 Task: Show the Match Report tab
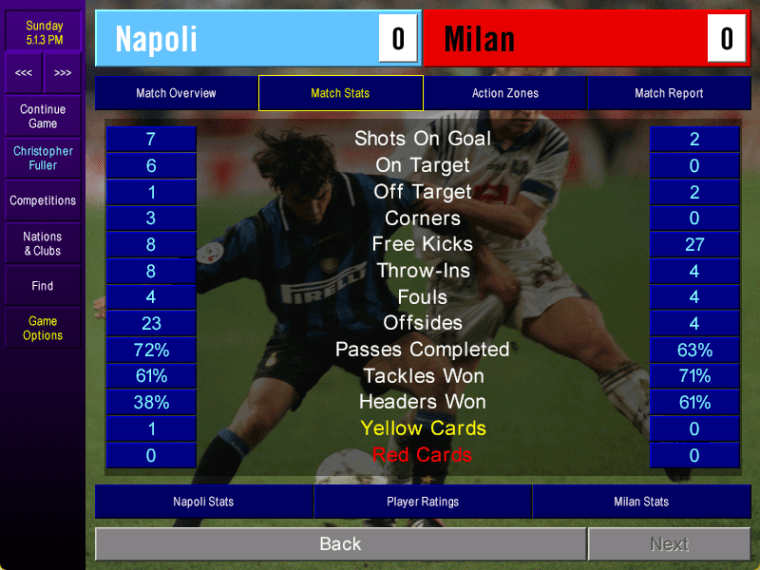click(668, 93)
